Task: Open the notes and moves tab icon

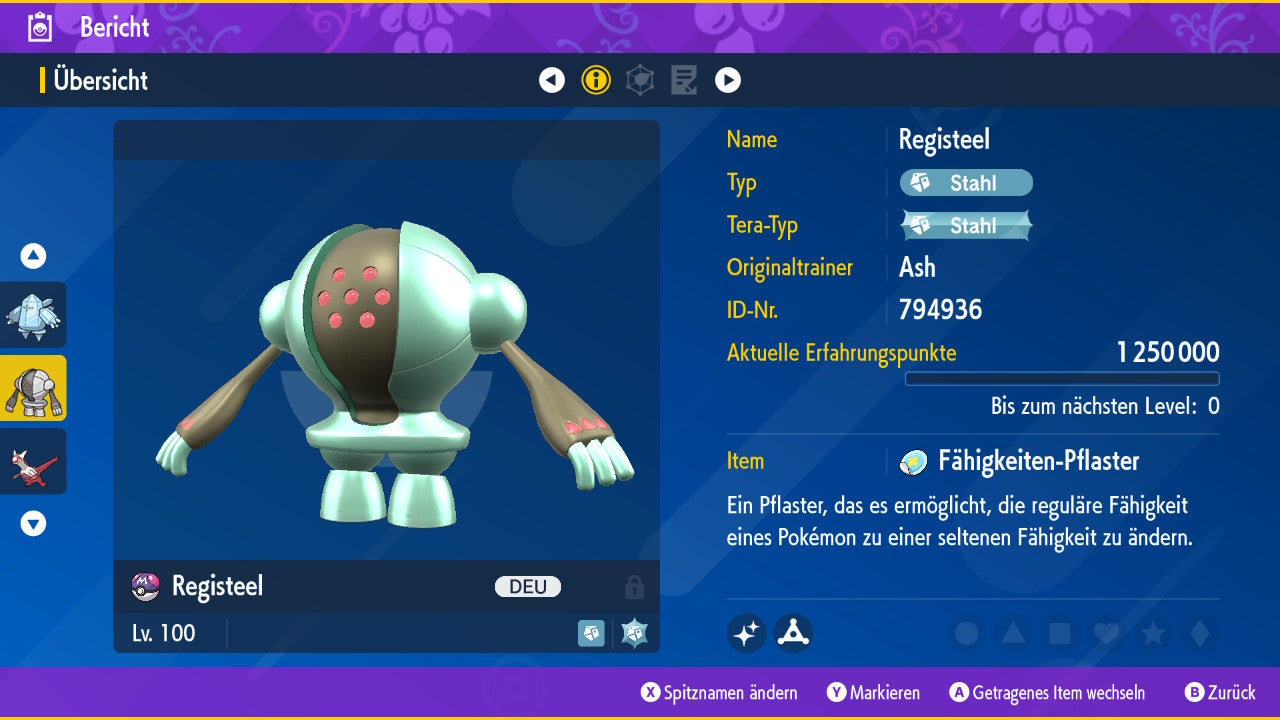Action: 684,80
